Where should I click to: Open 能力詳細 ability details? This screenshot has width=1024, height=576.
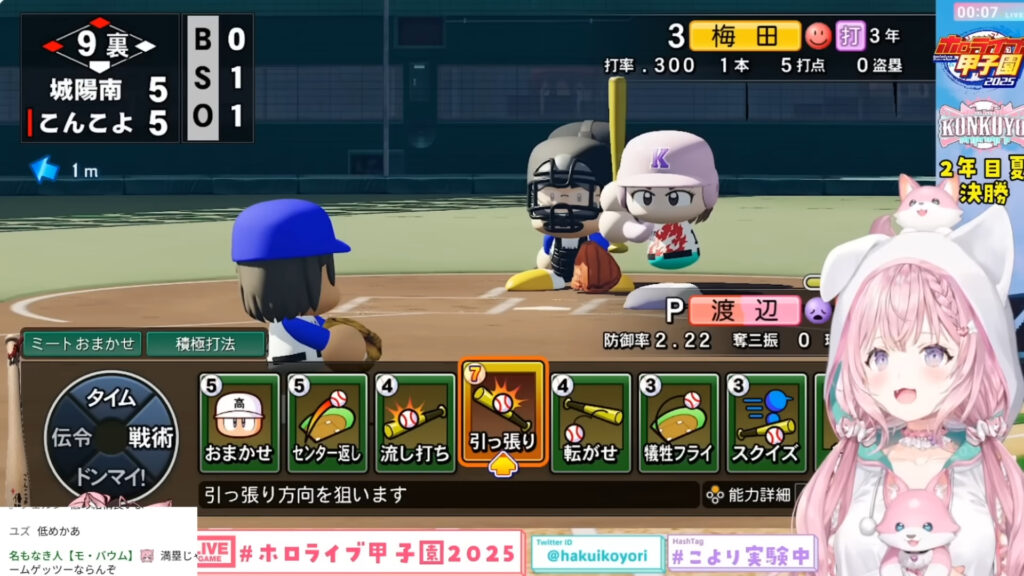point(749,494)
